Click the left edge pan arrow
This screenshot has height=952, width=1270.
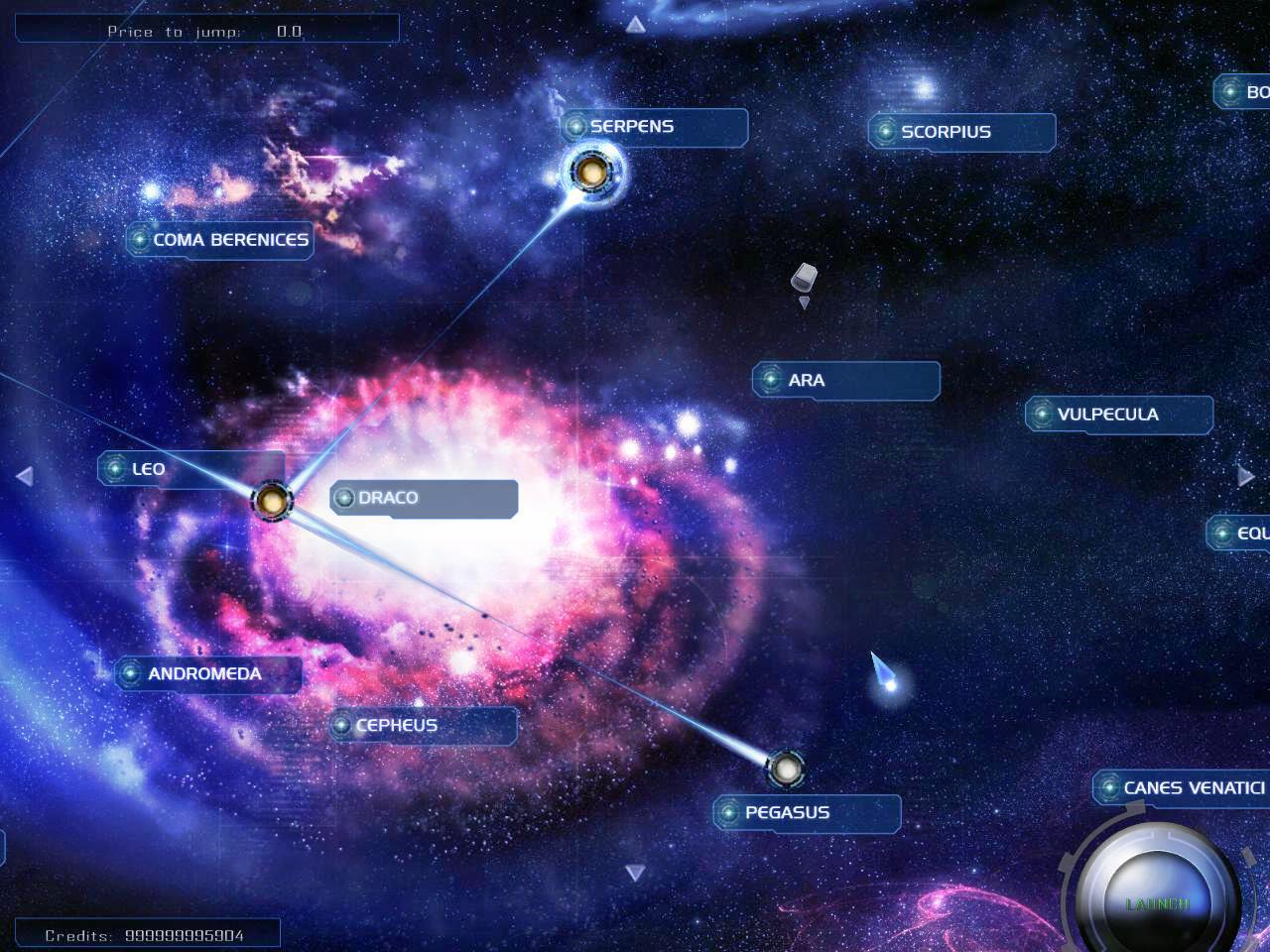23,476
